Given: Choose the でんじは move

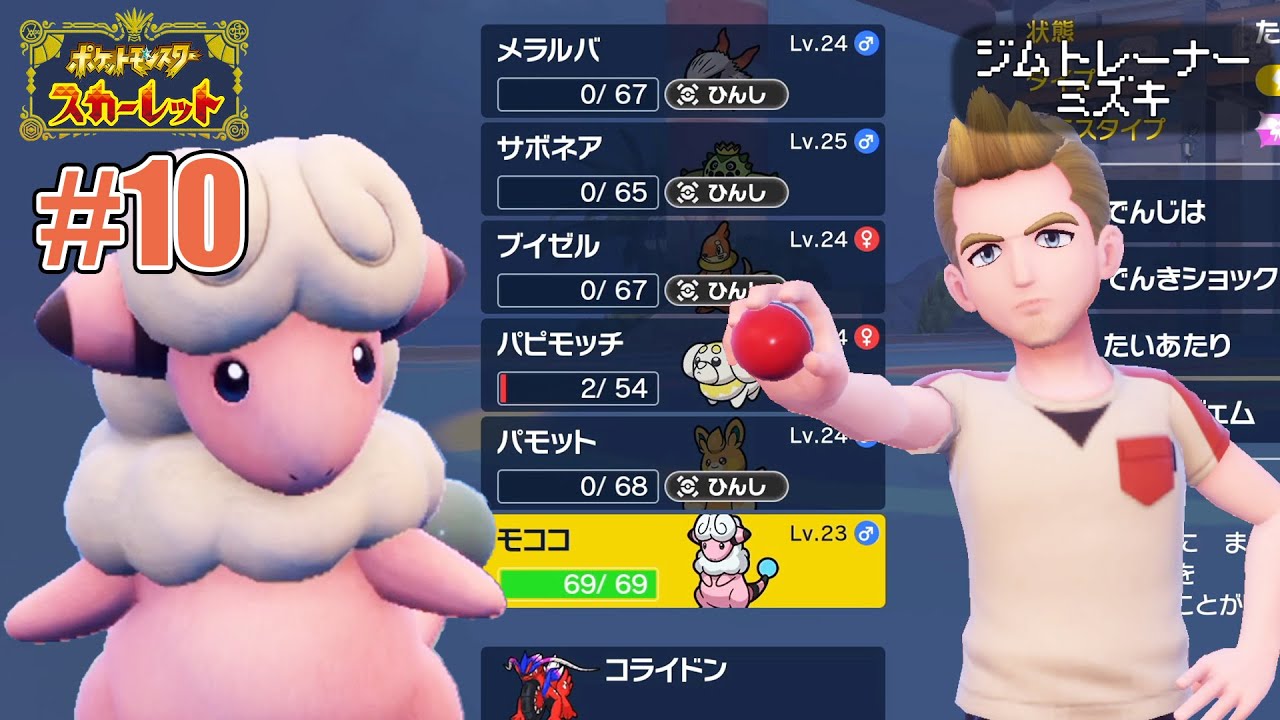Looking at the screenshot, I should (1161, 211).
